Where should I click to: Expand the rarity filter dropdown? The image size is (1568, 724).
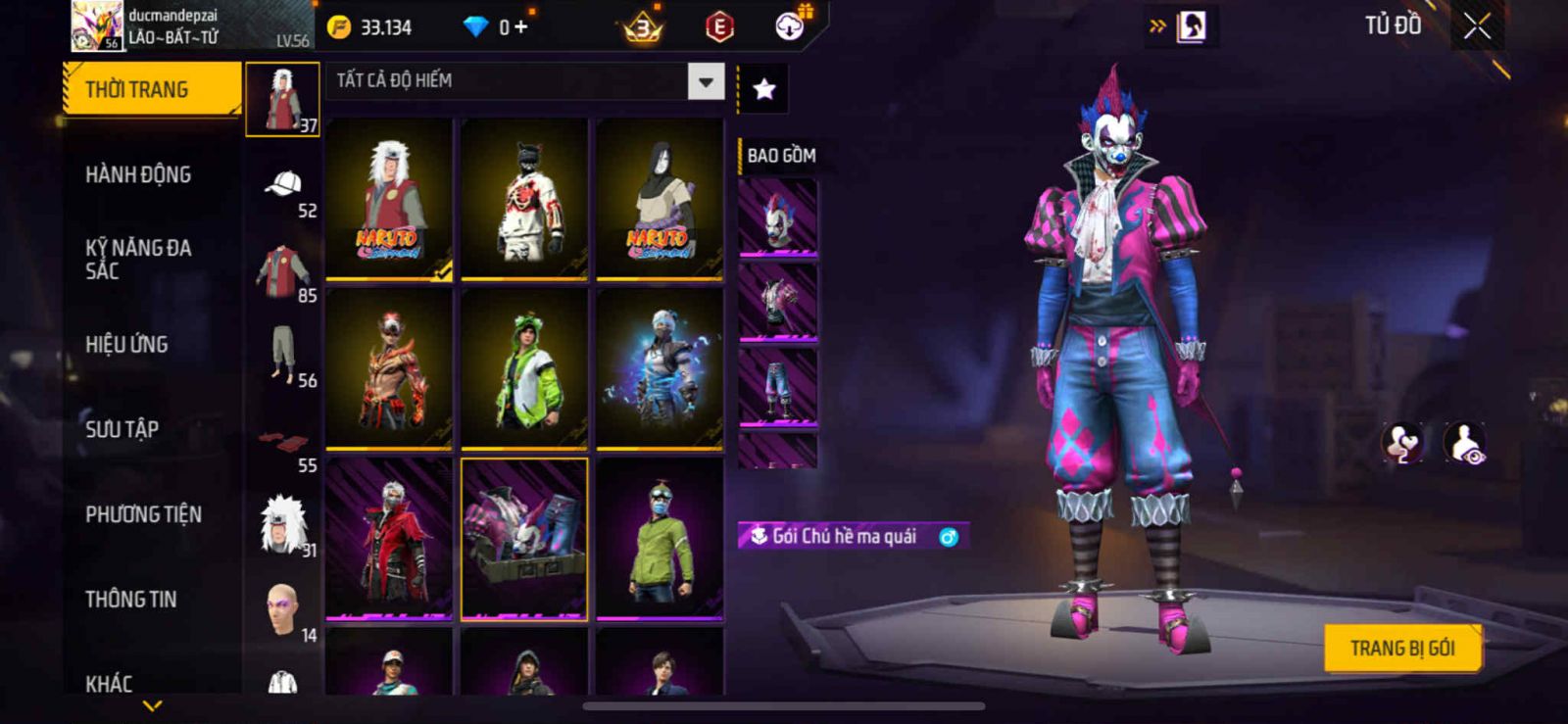pos(706,81)
